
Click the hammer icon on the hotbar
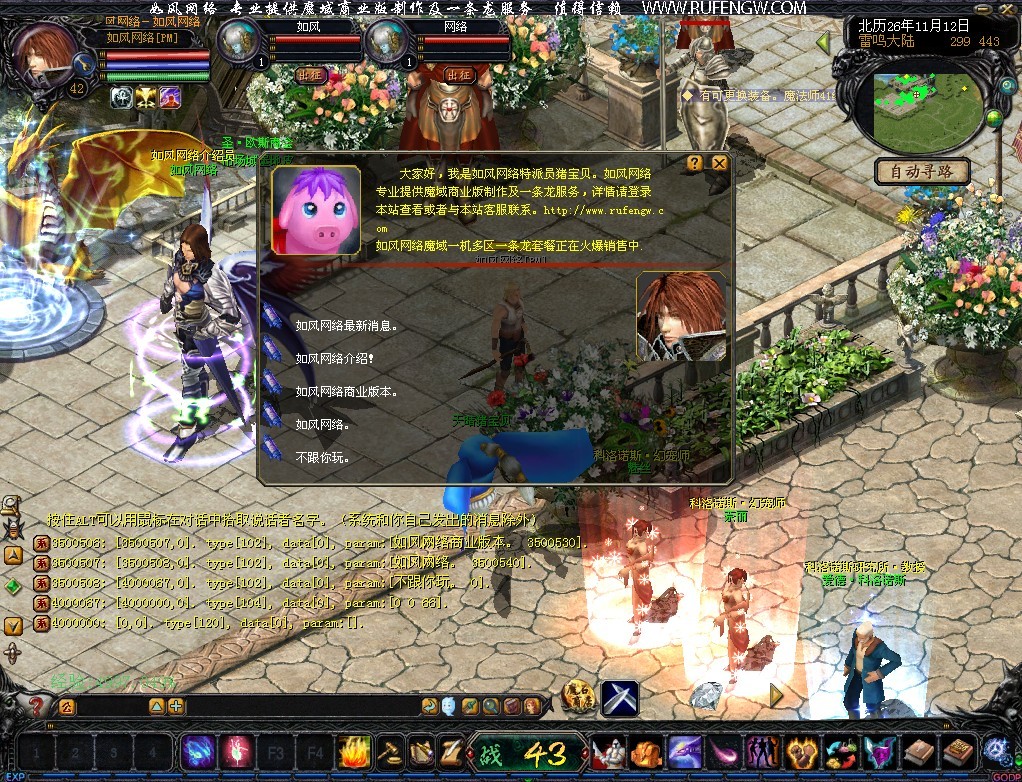[388, 750]
